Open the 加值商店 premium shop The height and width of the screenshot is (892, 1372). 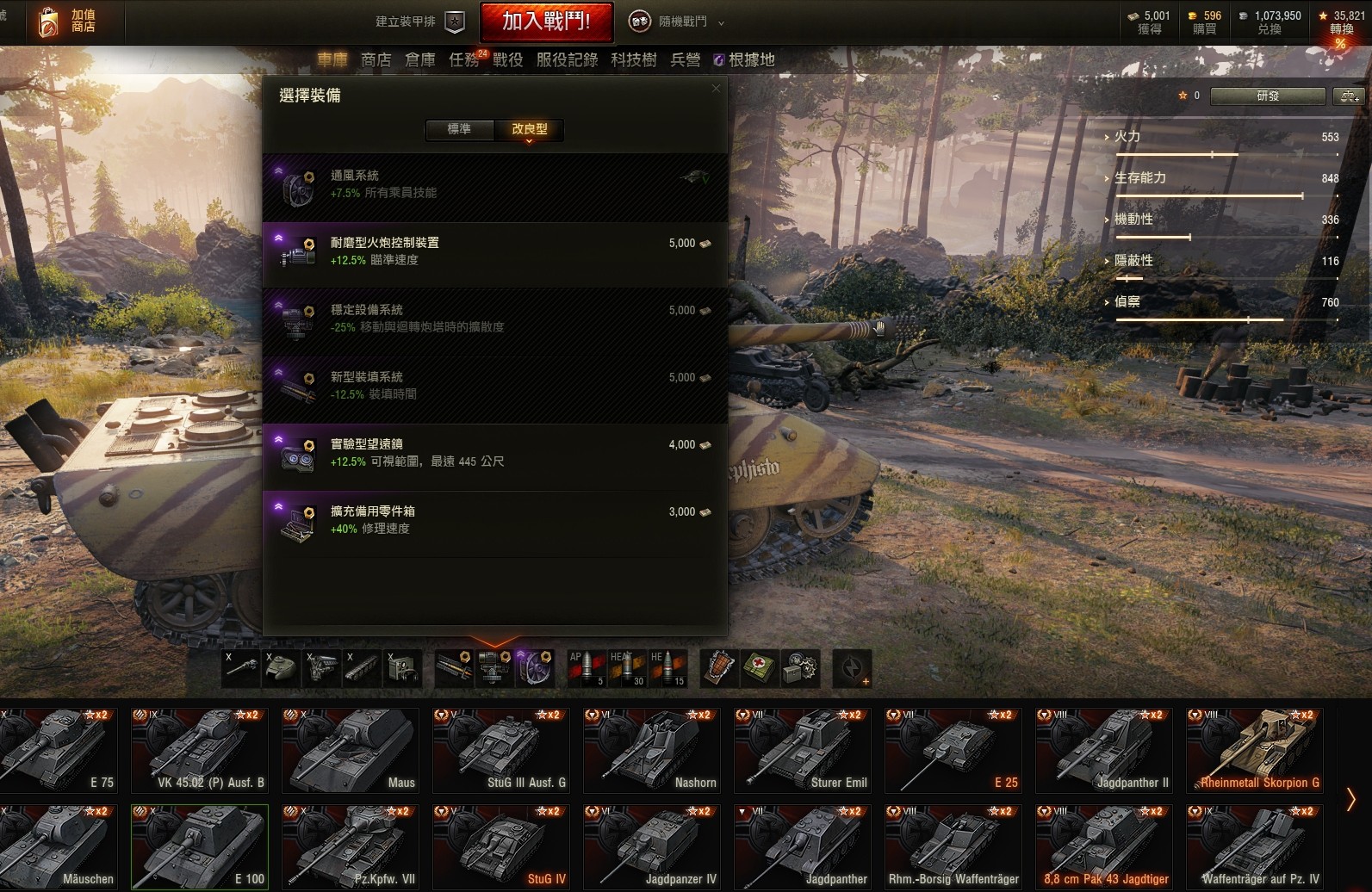pyautogui.click(x=67, y=22)
